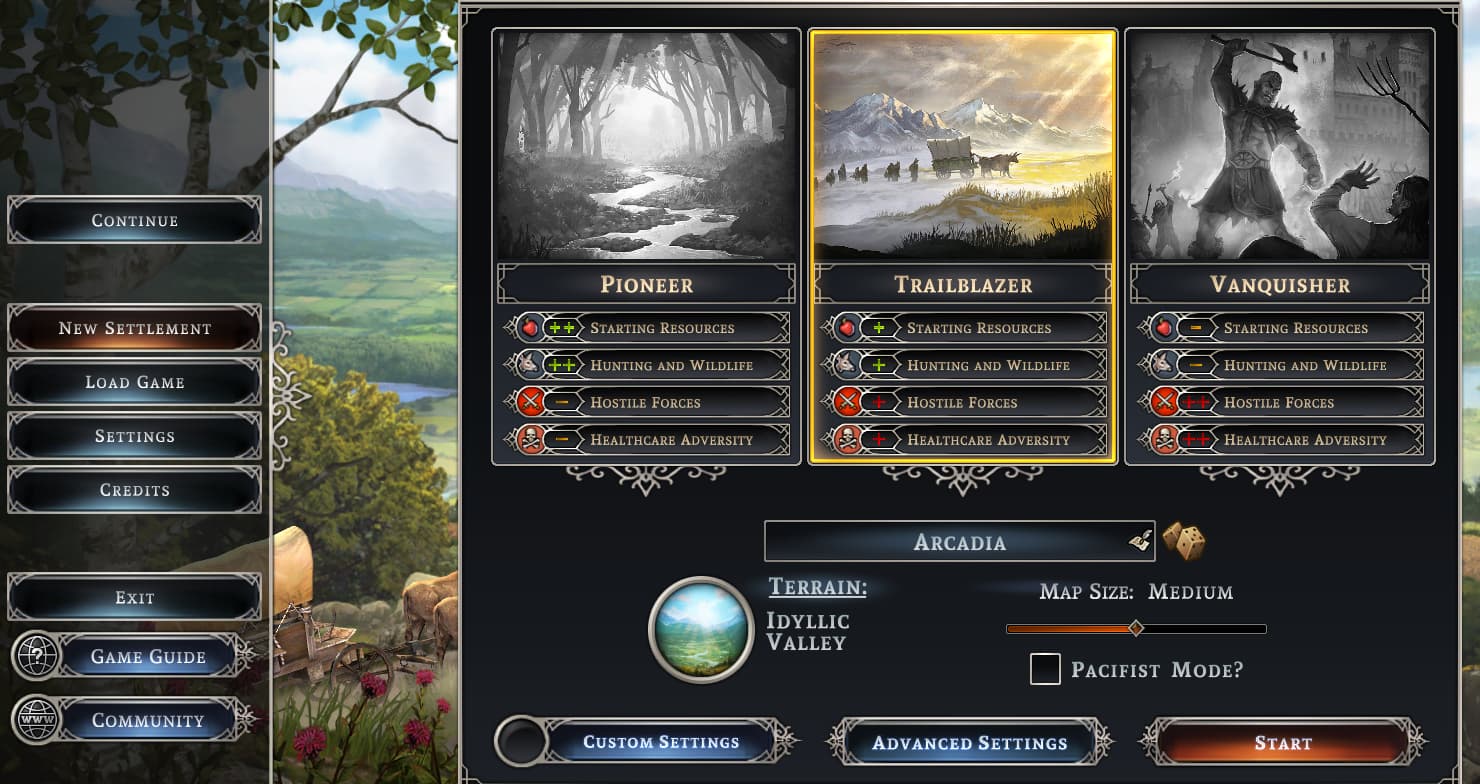Open the Load Game menu
The image size is (1480, 784).
(134, 382)
